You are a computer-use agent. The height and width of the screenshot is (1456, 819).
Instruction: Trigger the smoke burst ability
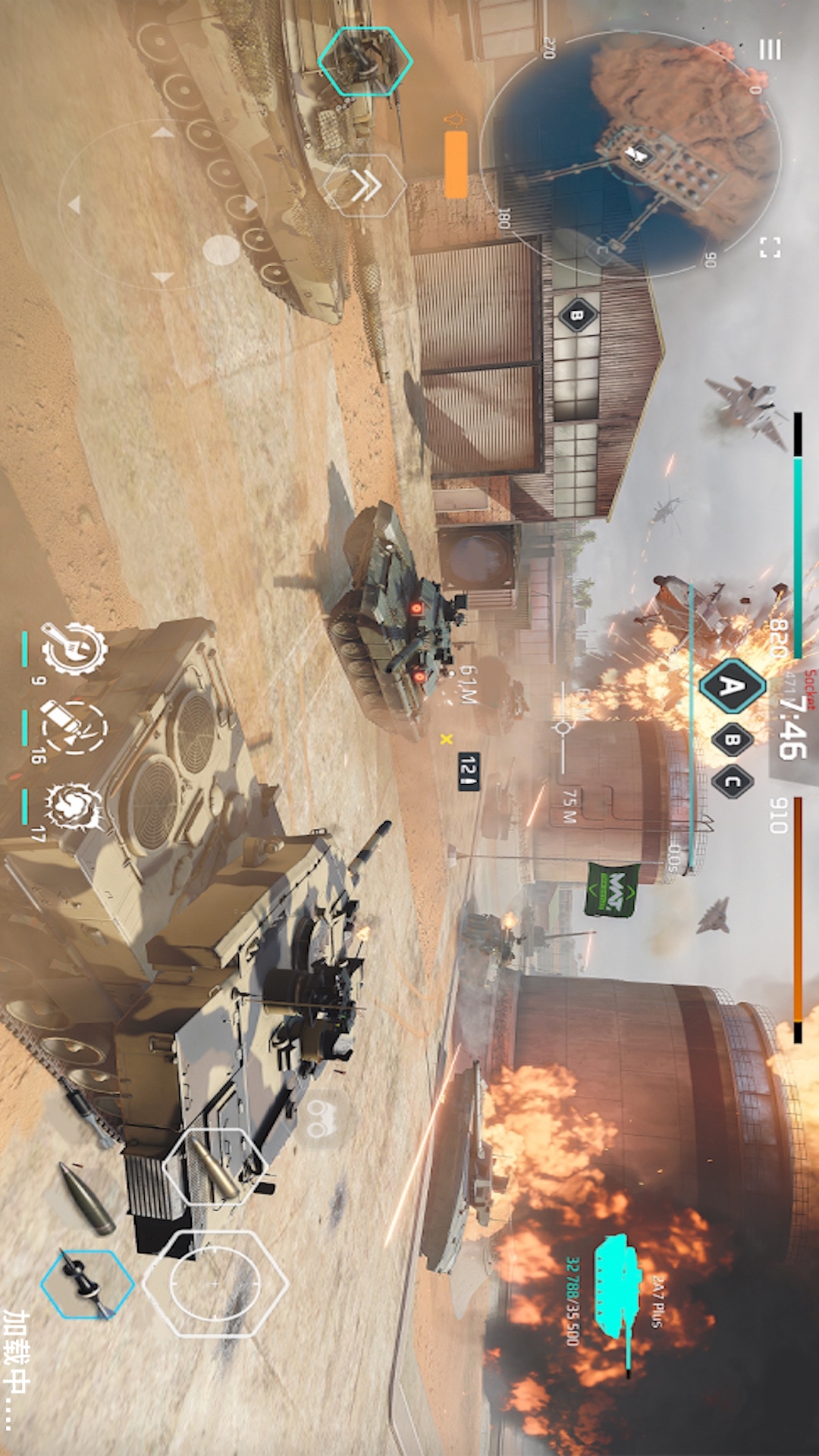74,807
